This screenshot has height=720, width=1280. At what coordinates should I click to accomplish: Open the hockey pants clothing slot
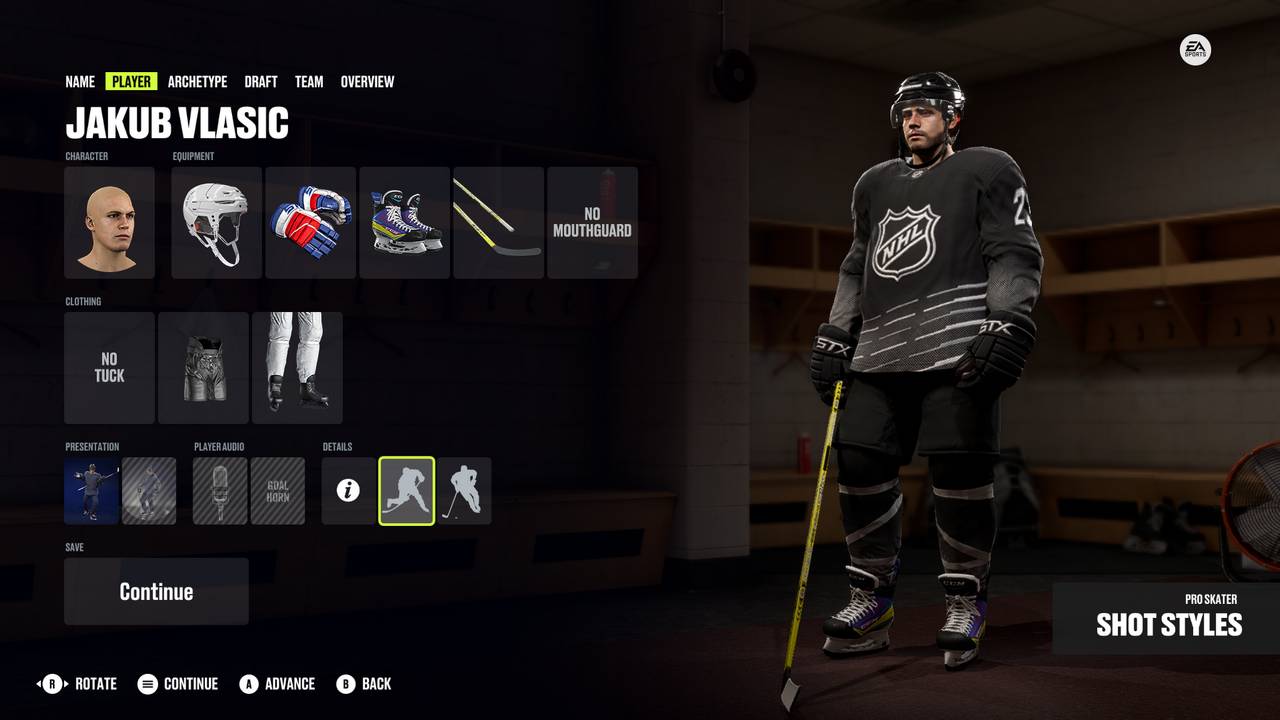(x=203, y=367)
